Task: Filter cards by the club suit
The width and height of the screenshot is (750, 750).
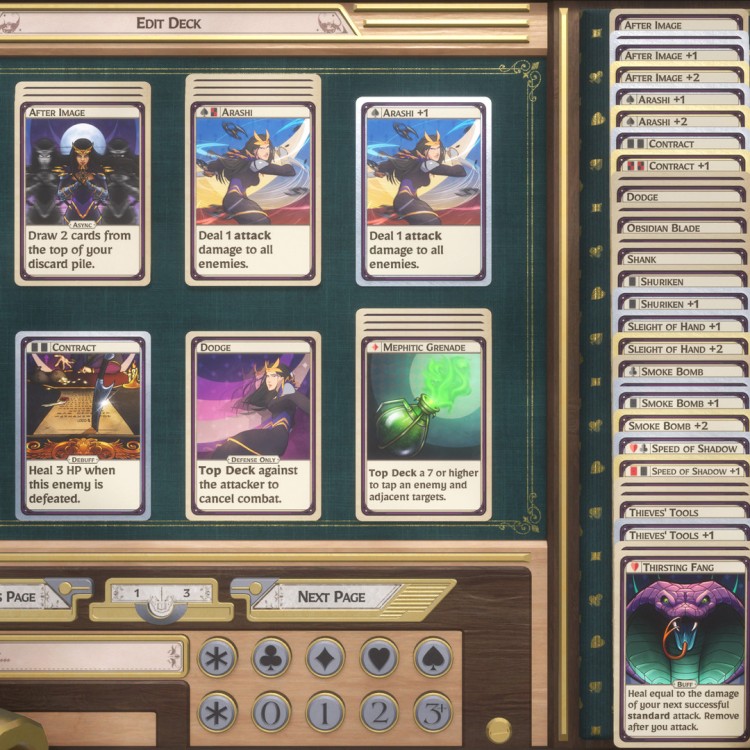Action: [271, 657]
